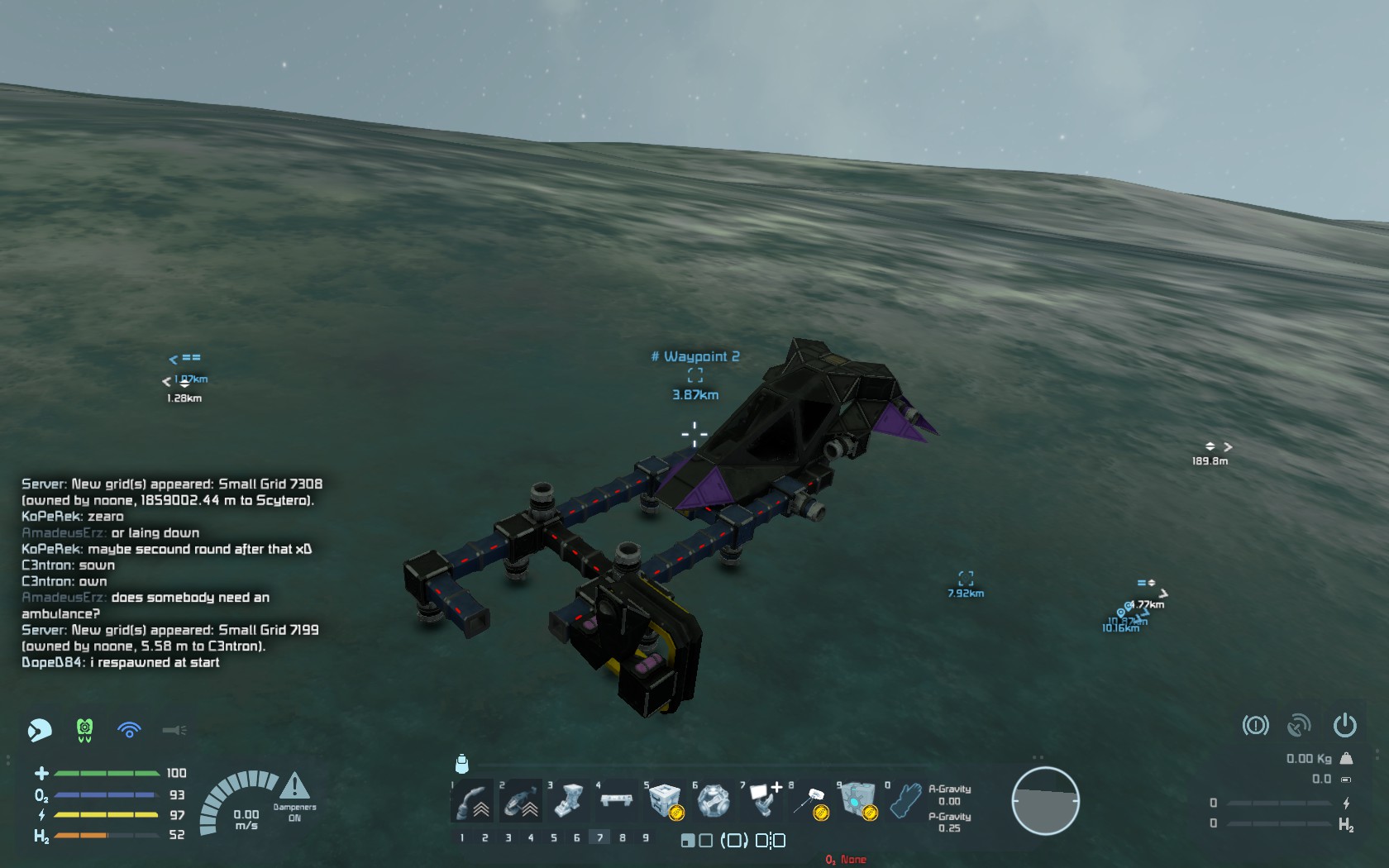Toggle the green jetpack icon

point(84,730)
